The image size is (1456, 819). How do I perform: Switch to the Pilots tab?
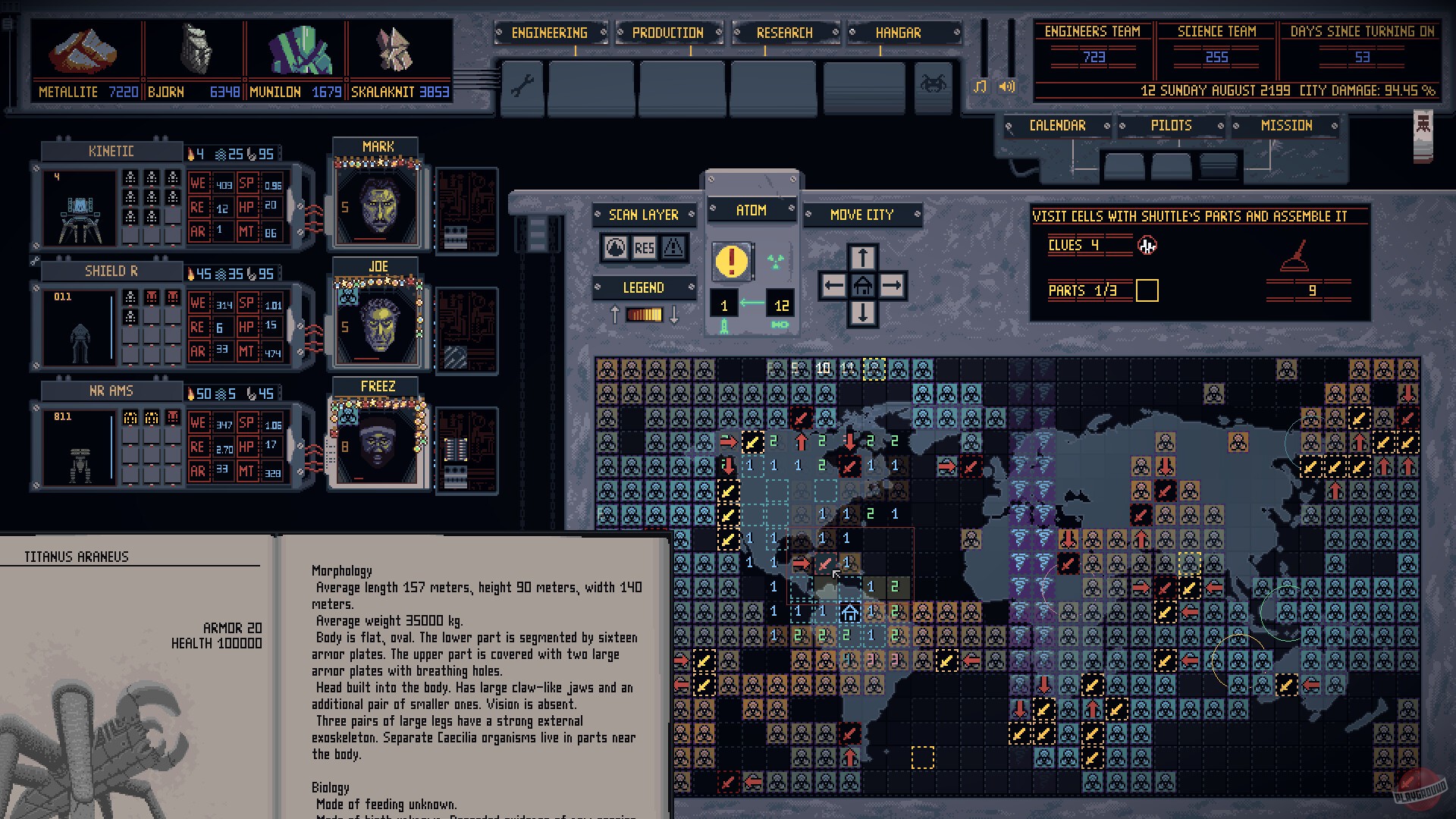tap(1172, 125)
